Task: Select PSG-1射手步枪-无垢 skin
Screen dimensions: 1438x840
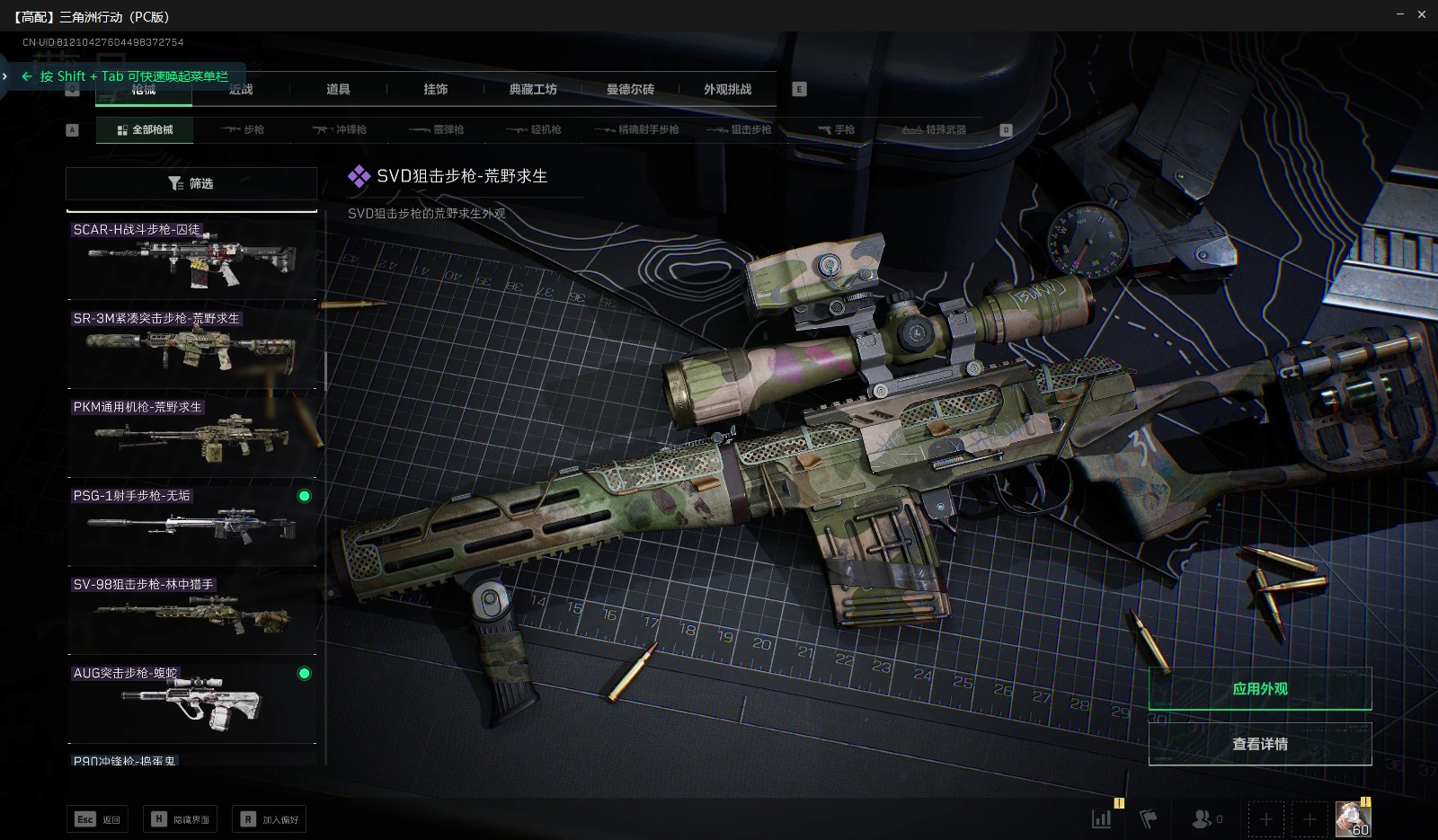Action: click(x=191, y=525)
